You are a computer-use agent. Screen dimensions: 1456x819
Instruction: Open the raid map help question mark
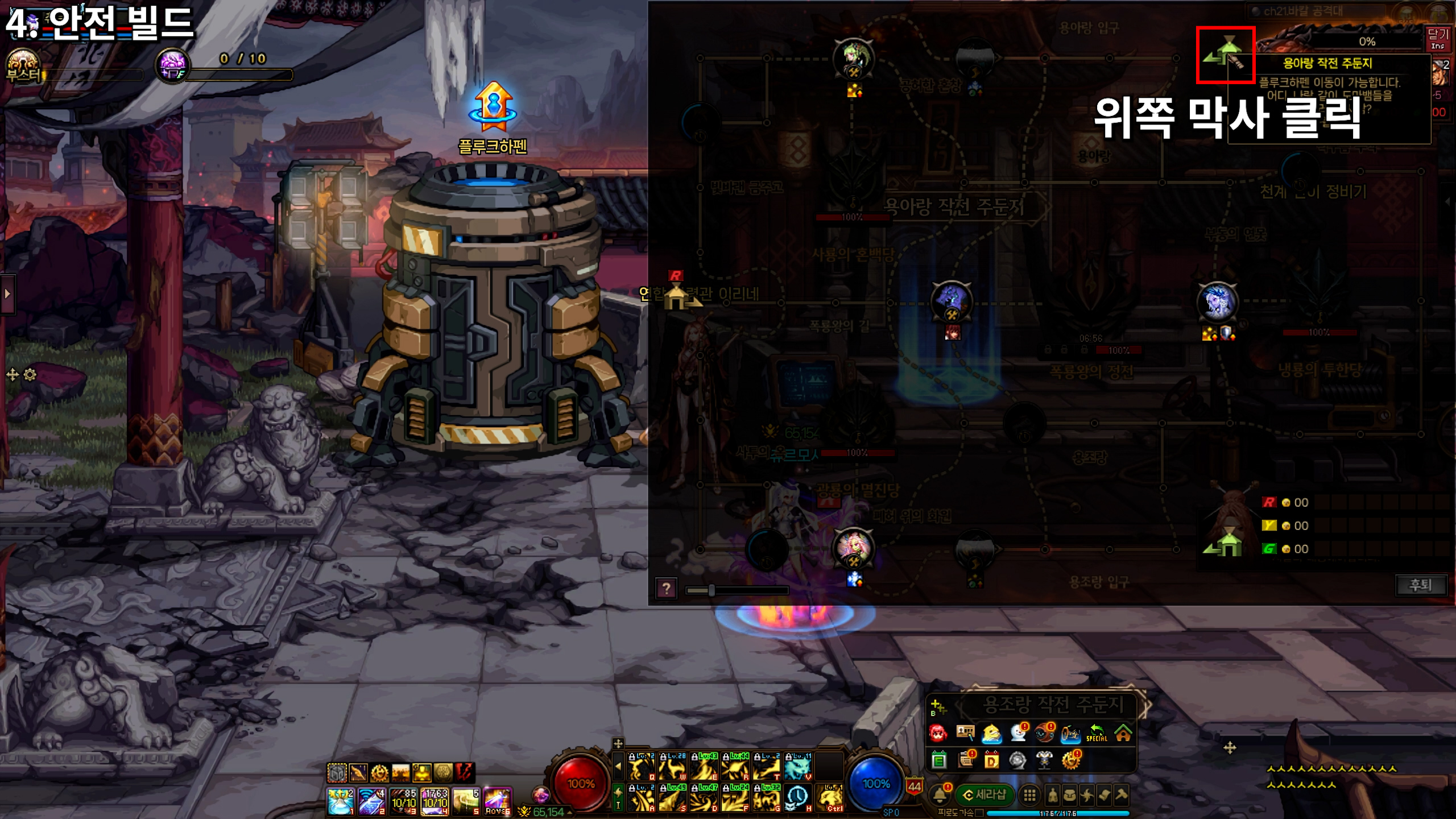(x=666, y=588)
